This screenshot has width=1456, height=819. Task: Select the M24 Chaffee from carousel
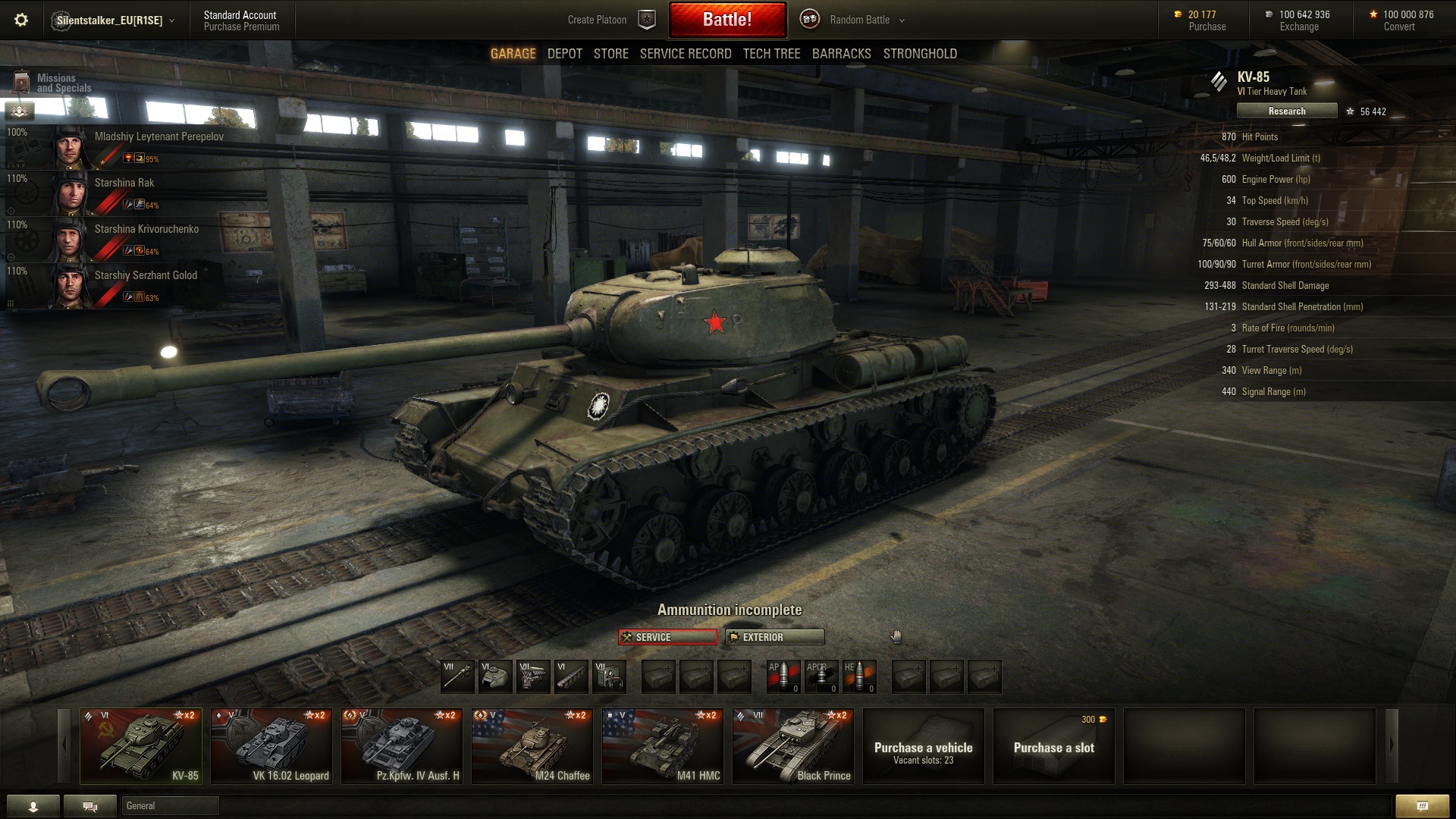pos(532,746)
